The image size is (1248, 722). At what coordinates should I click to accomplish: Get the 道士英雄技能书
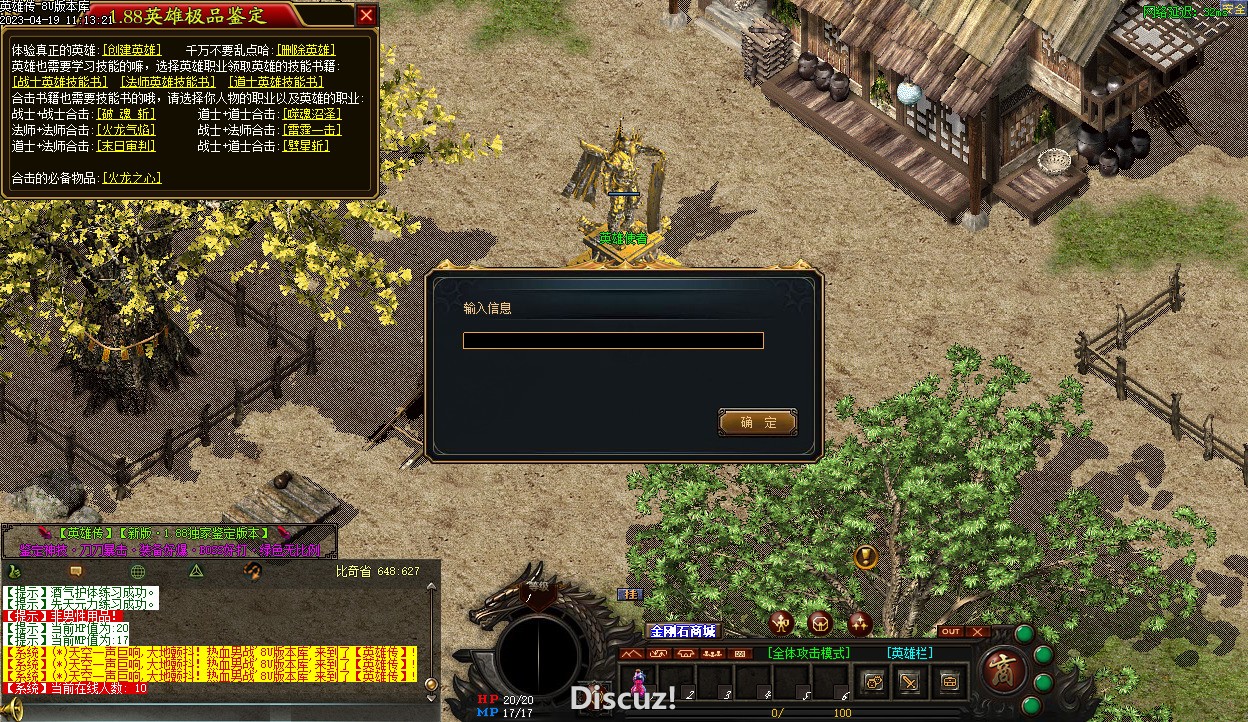coord(276,82)
